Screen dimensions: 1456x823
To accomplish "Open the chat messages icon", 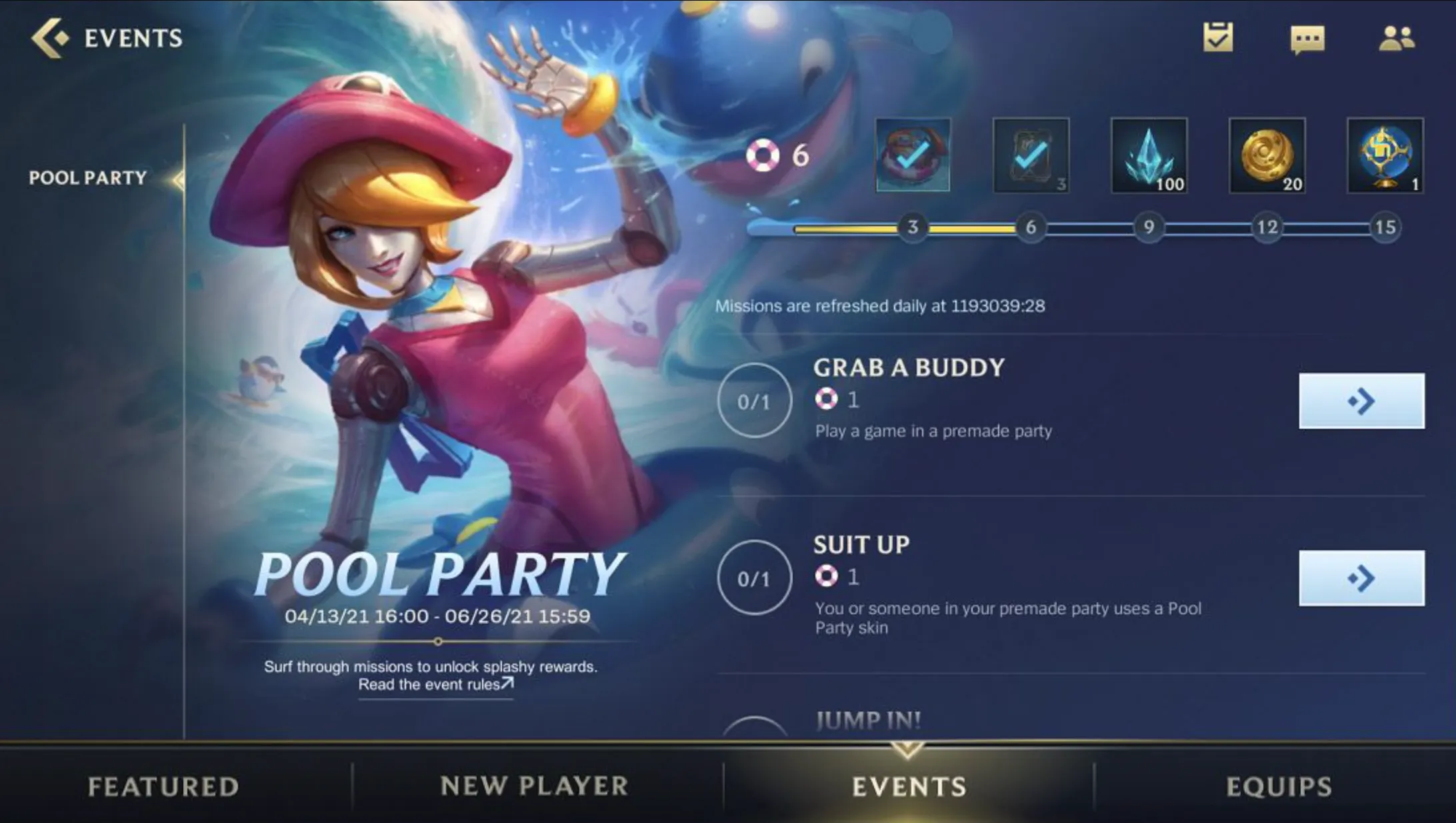I will pos(1308,38).
